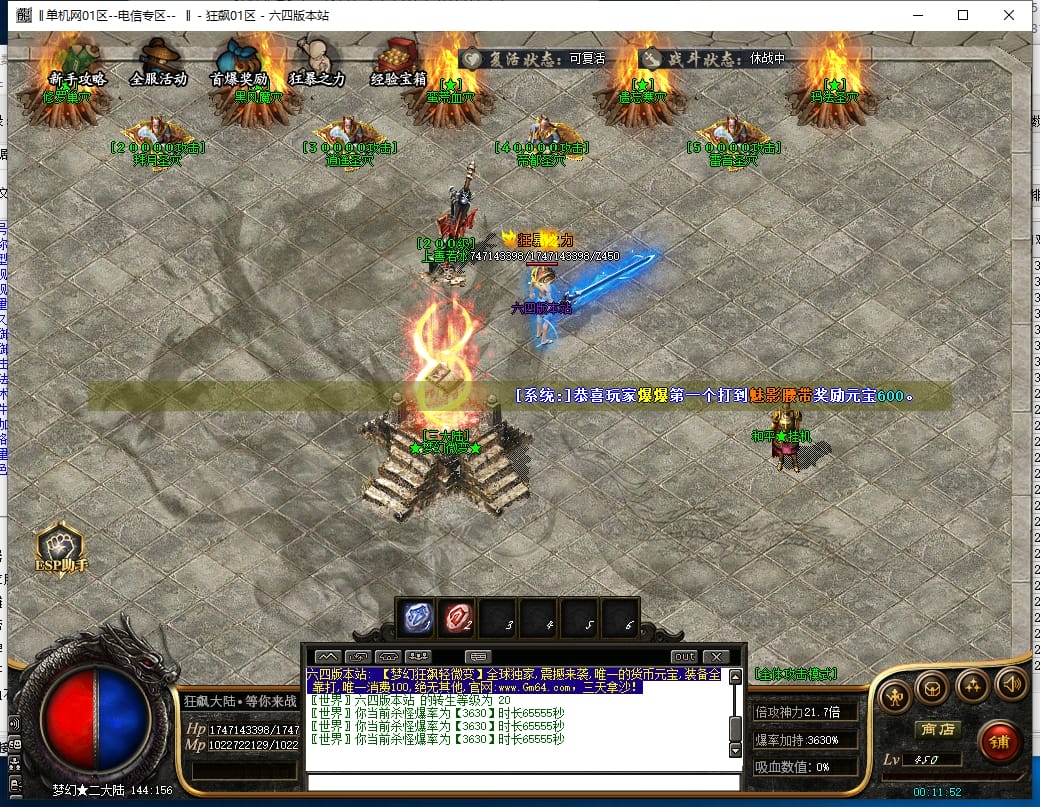The height and width of the screenshot is (807, 1040).
Task: Close the chat window with X
Action: [716, 656]
